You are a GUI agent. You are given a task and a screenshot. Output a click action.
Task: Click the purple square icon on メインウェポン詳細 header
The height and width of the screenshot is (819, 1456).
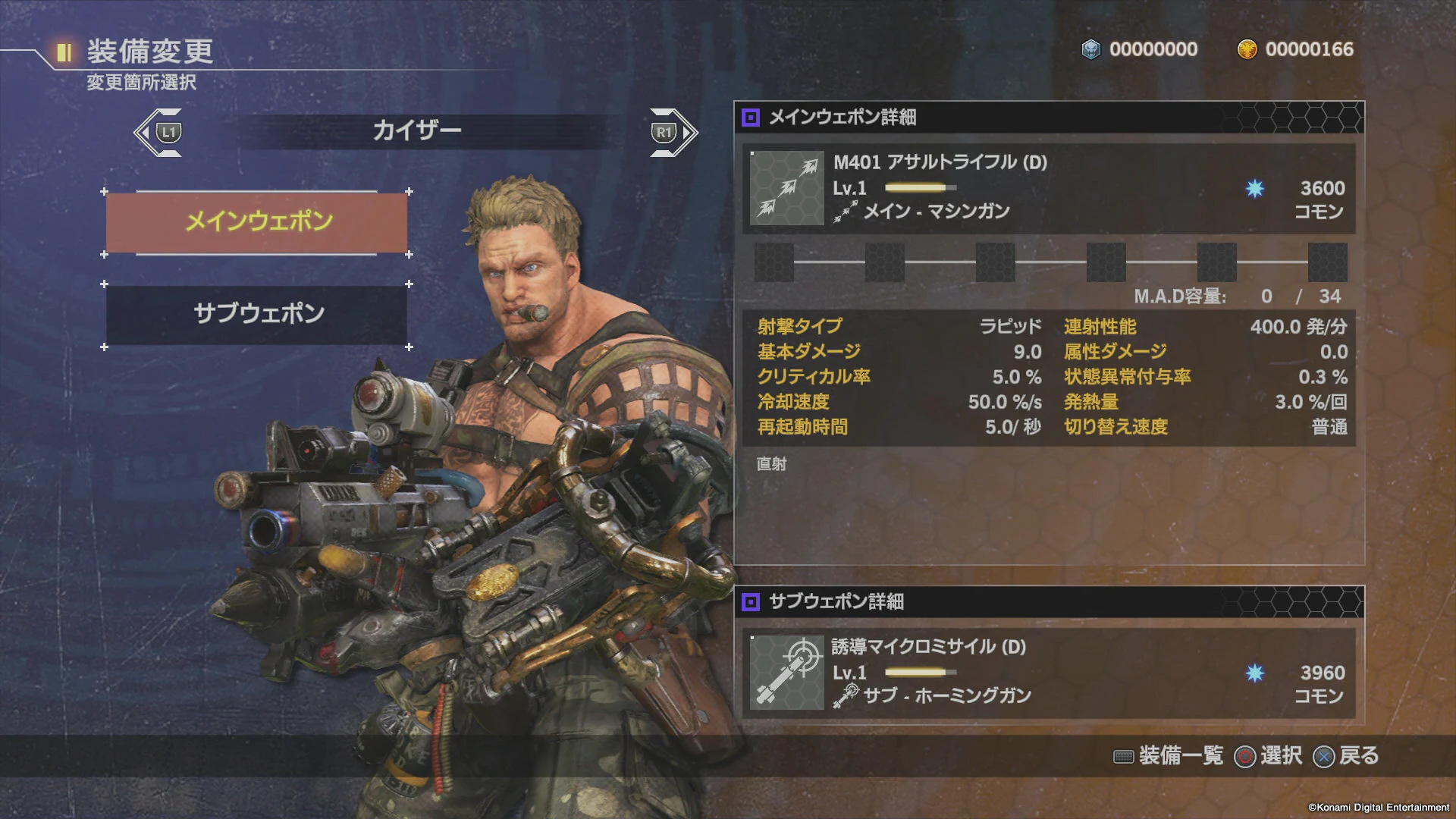coord(751,118)
